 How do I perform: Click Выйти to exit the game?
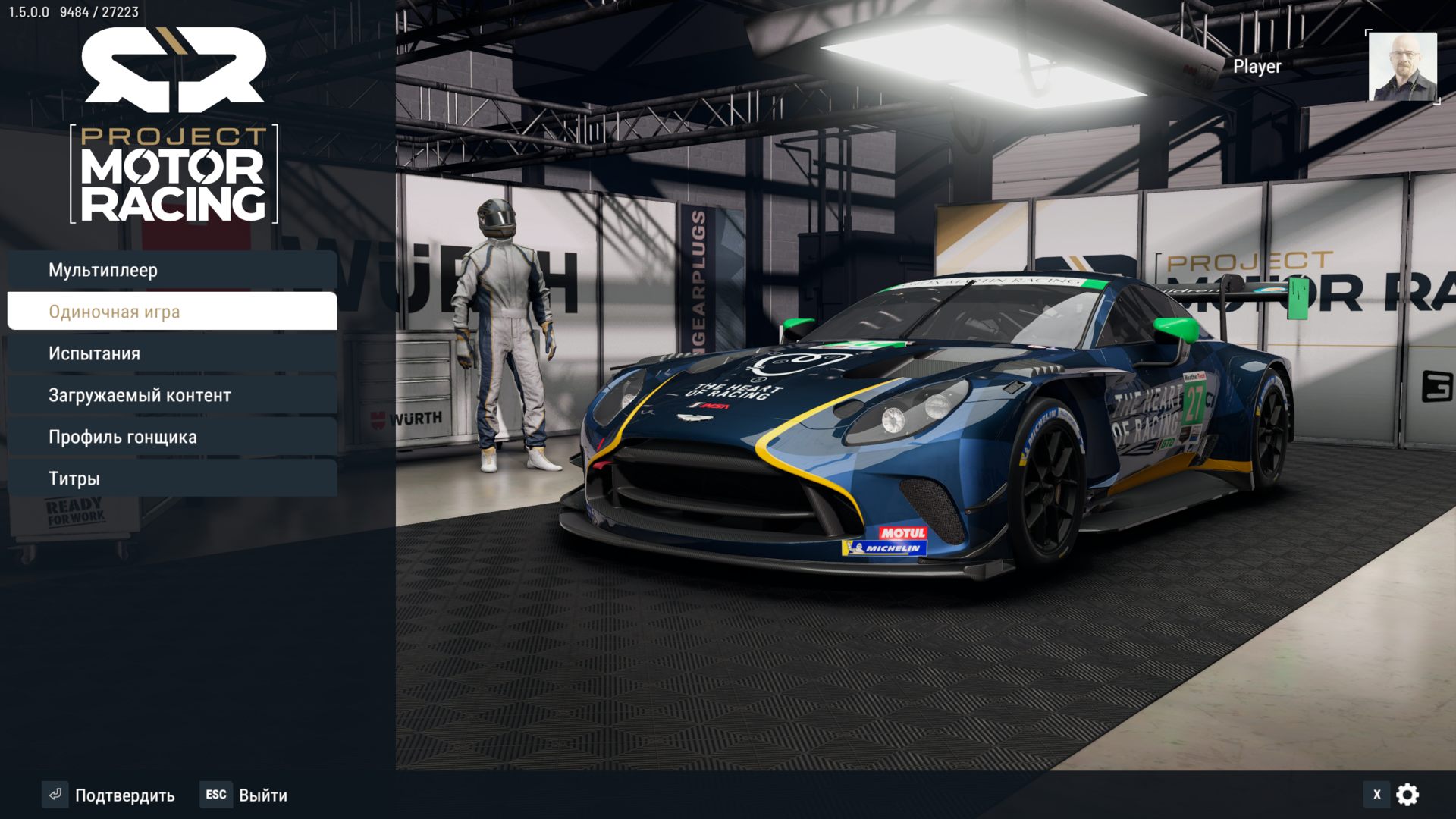(x=244, y=795)
